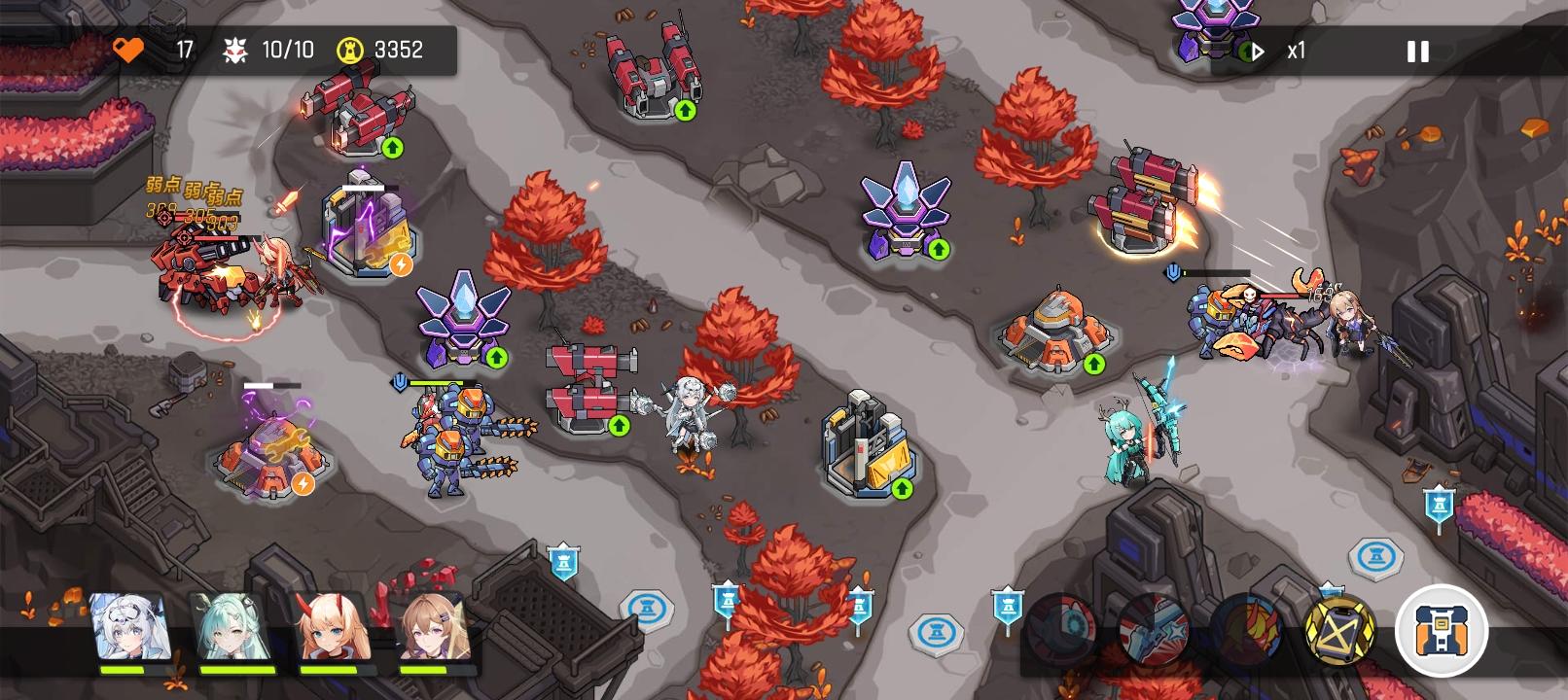This screenshot has width=1568, height=700.
Task: Tap the gold coin currency icon
Action: 350,51
